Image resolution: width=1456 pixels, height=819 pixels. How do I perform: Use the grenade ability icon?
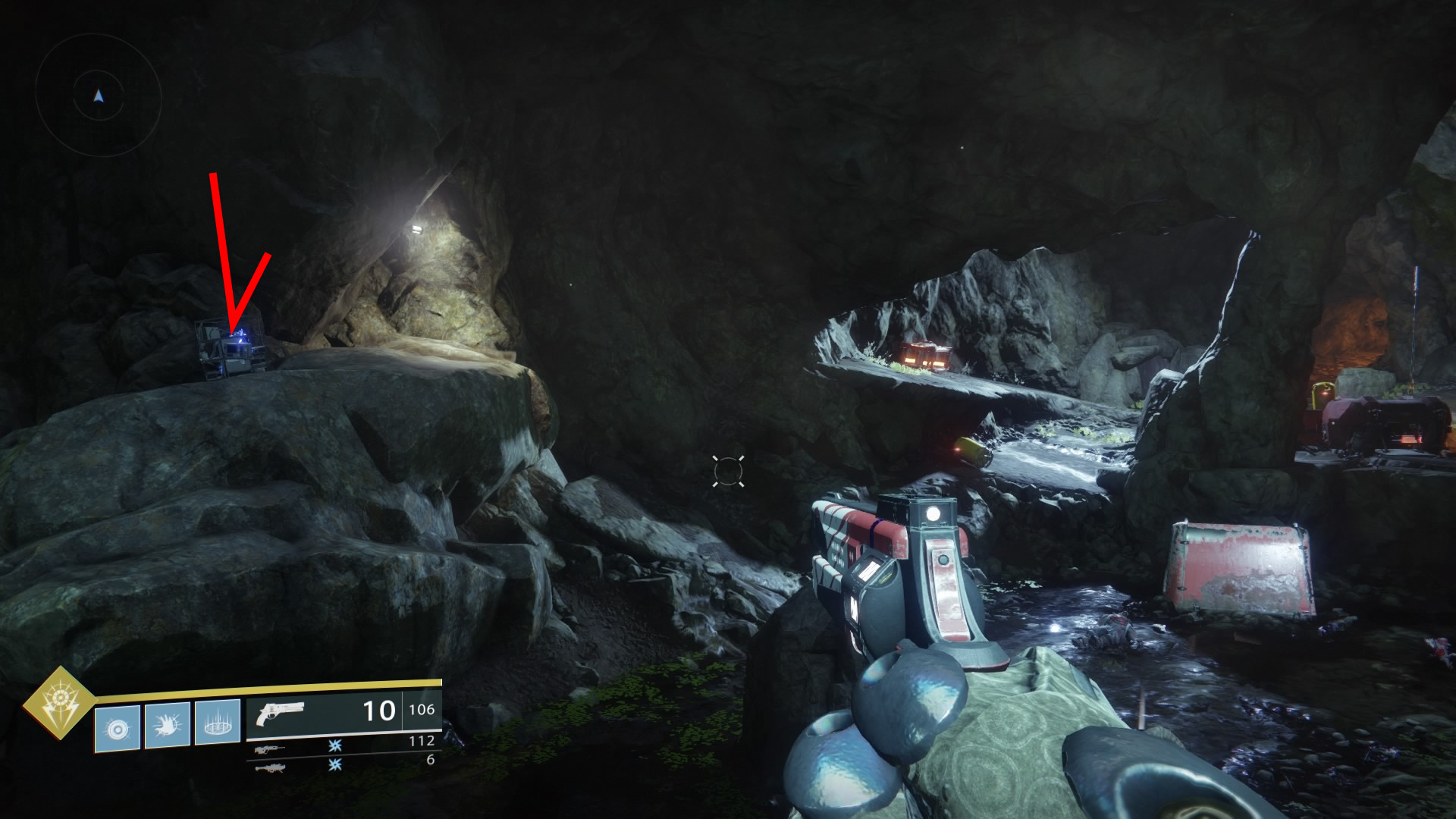click(118, 728)
